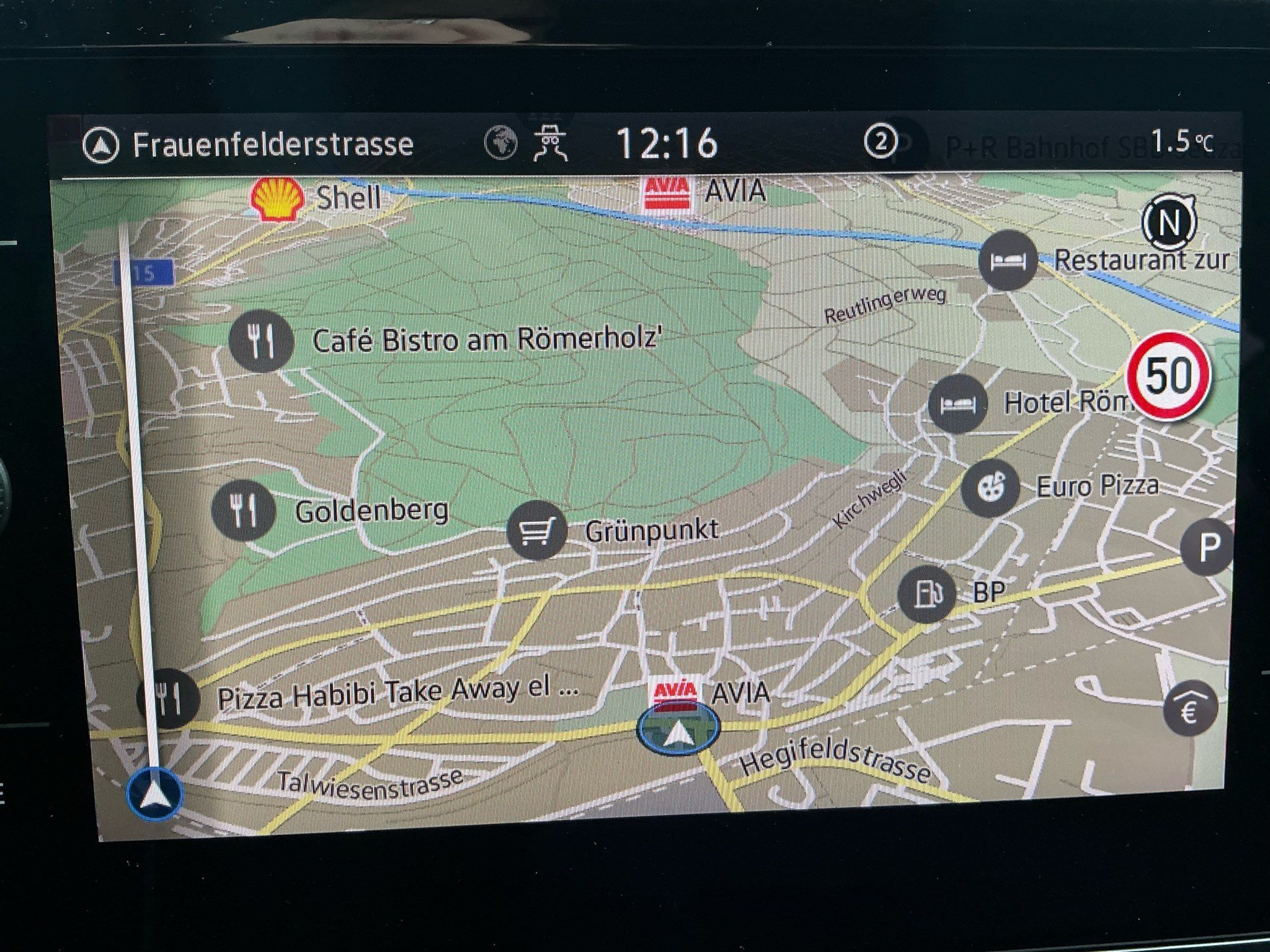This screenshot has height=952, width=1270.
Task: Choose the Grünpunkt shopping cart marker
Action: [536, 531]
